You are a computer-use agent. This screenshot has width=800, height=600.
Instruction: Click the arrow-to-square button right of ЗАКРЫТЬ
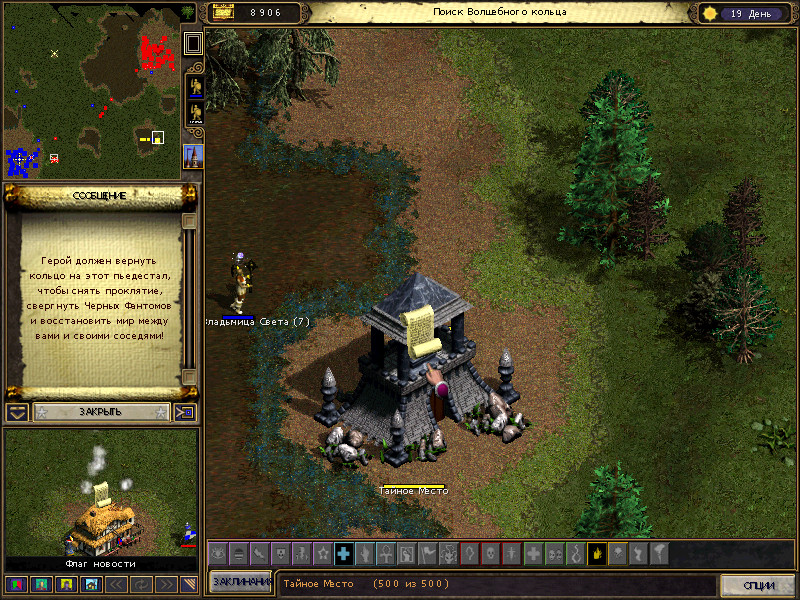tap(186, 412)
